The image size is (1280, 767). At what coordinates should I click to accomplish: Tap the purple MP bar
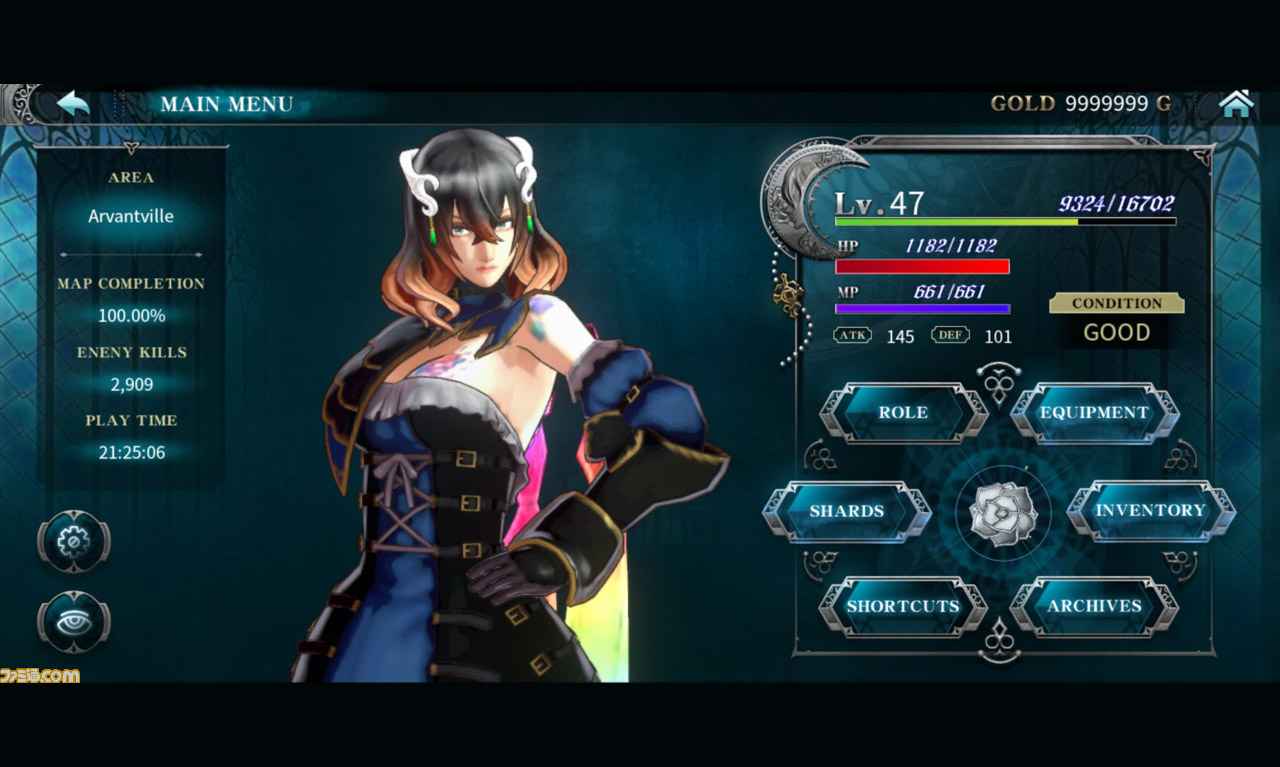pos(922,308)
